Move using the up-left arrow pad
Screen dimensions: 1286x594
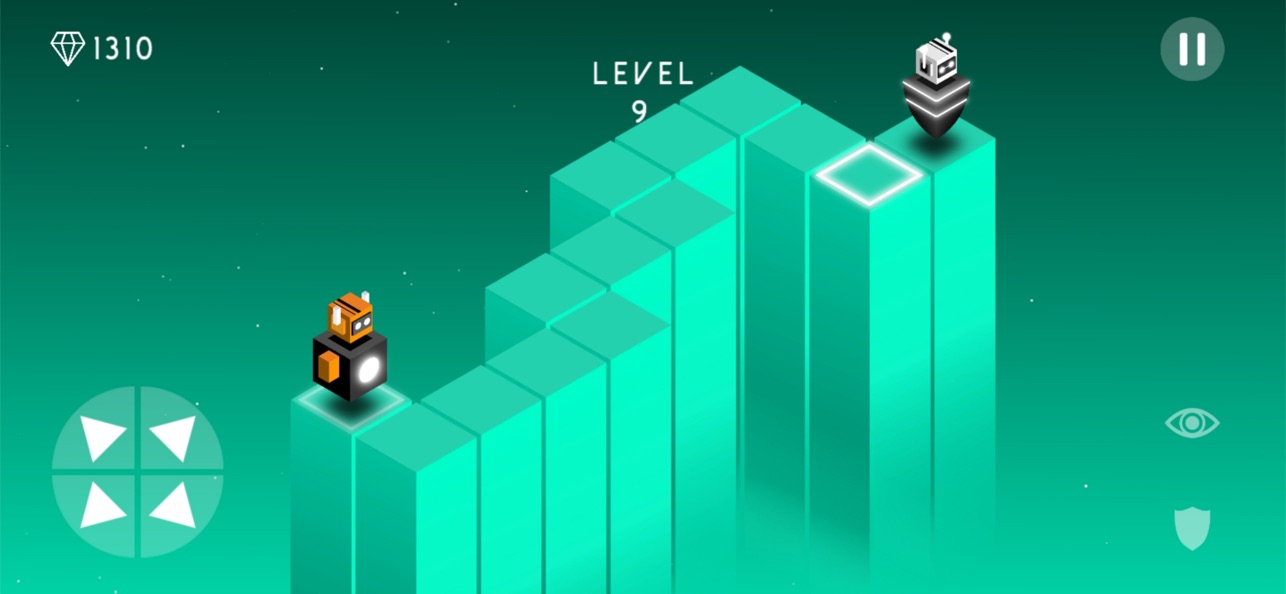[x=101, y=436]
